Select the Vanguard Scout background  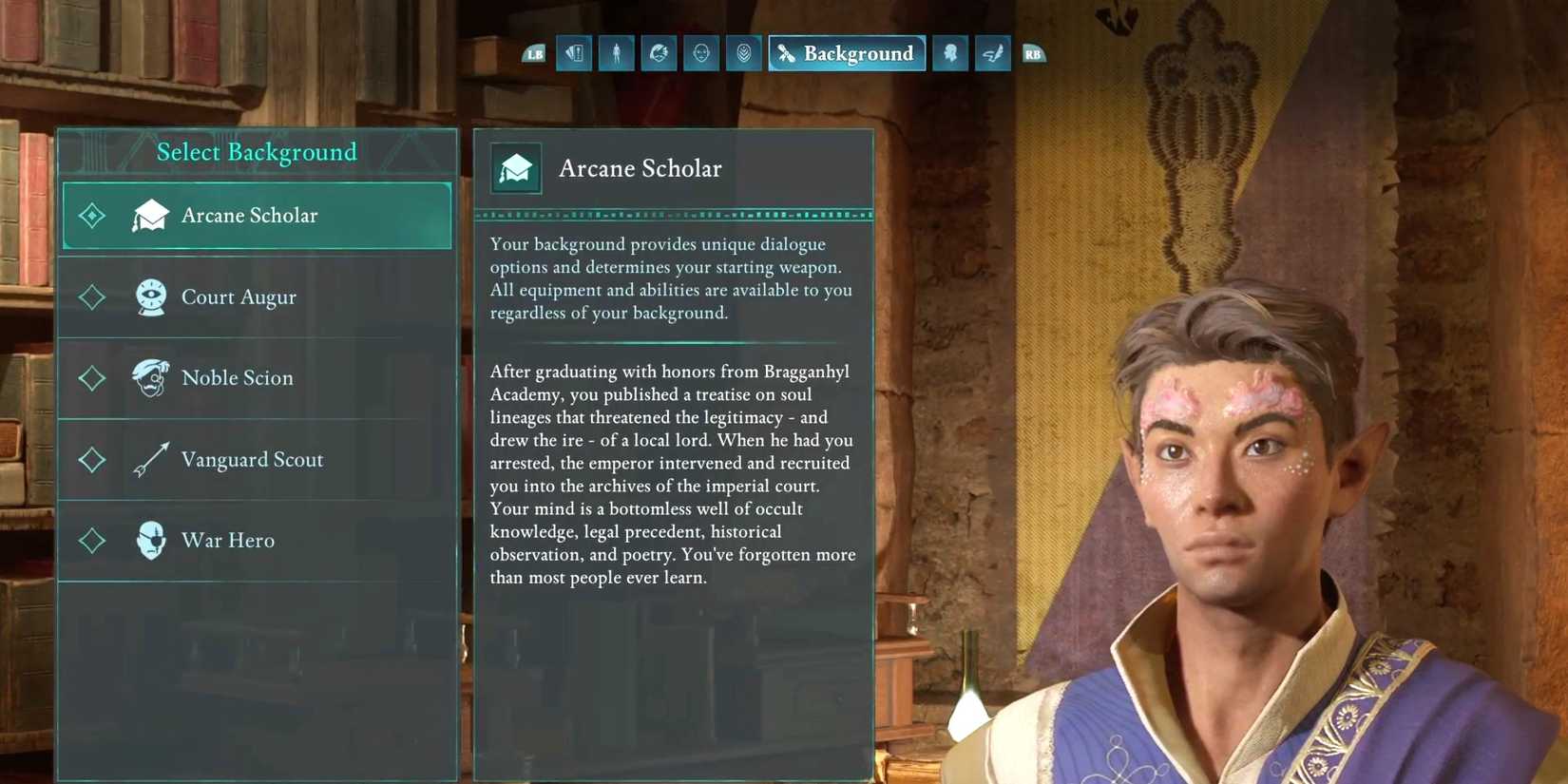257,460
